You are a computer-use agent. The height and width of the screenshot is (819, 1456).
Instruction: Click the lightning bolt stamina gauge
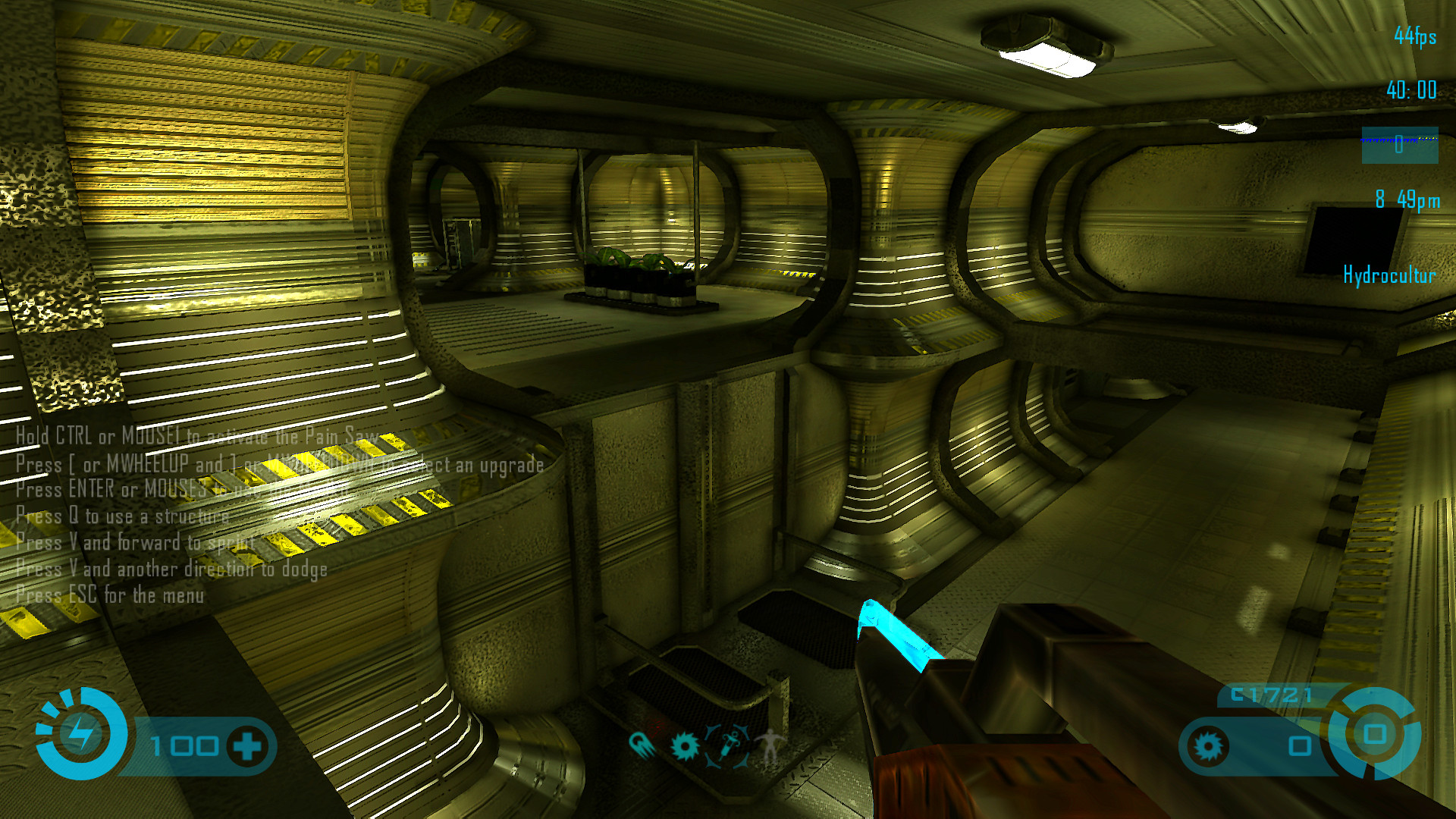[x=80, y=733]
